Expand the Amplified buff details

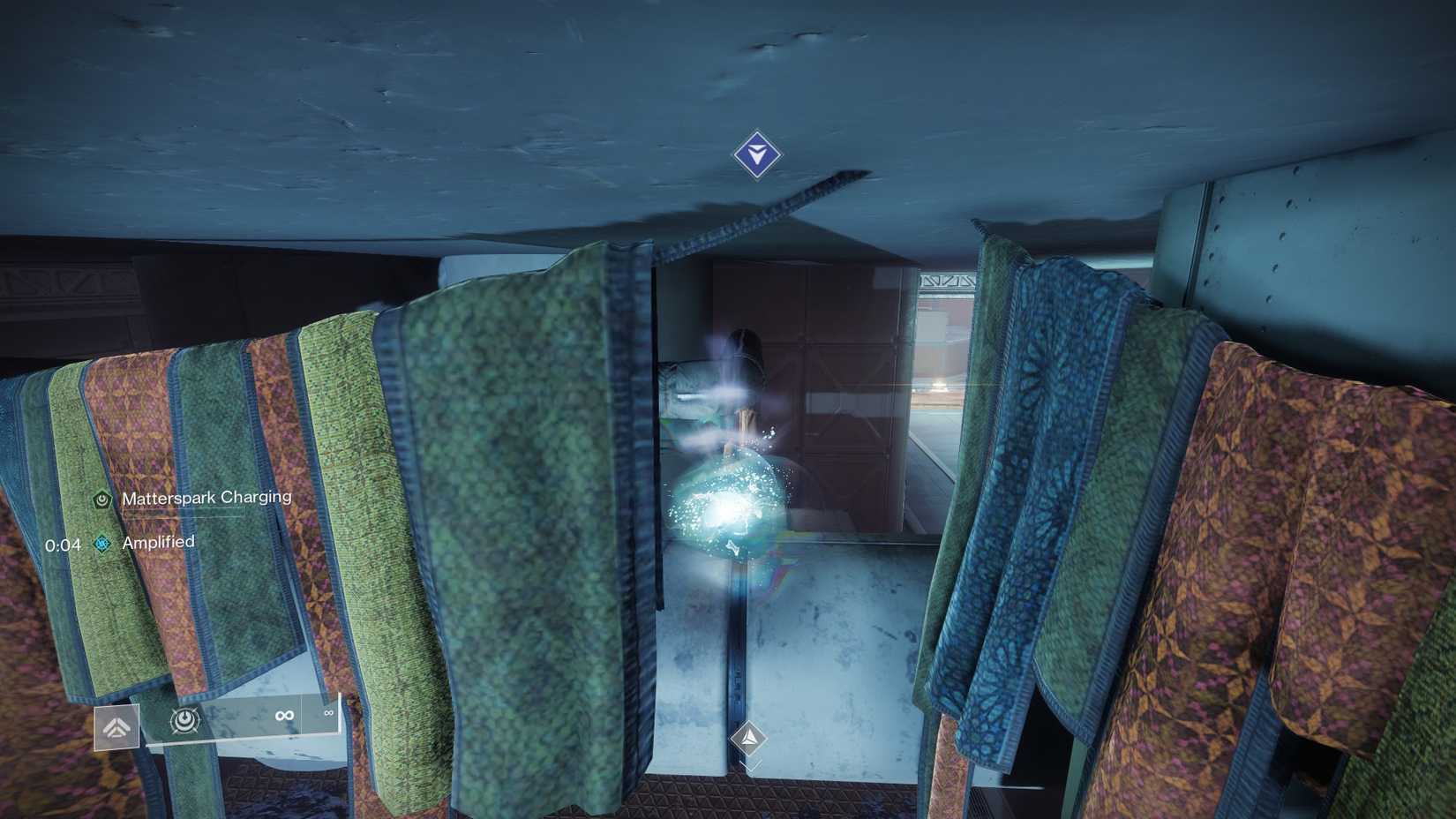(x=159, y=542)
